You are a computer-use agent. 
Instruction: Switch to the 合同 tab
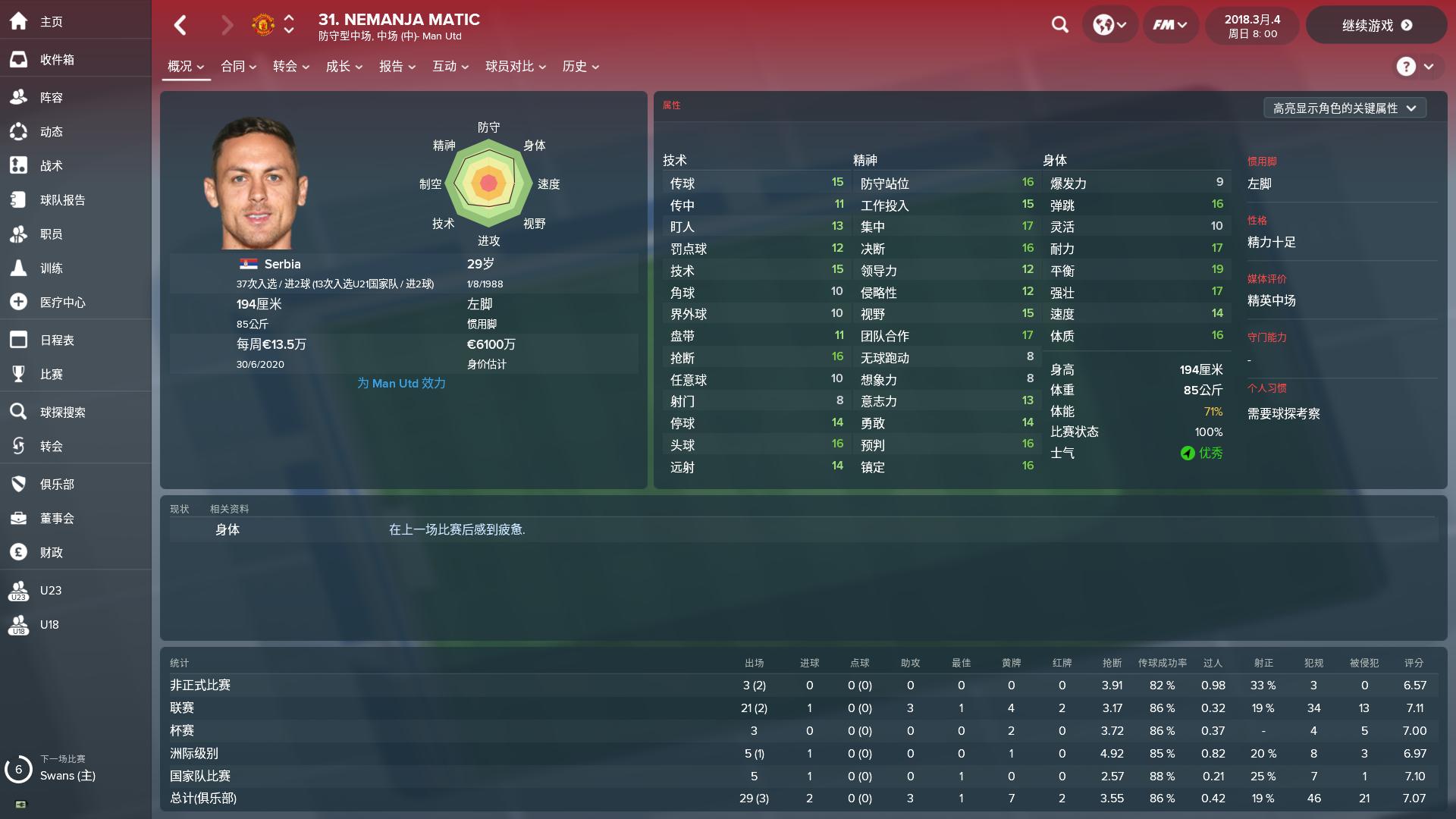point(234,67)
